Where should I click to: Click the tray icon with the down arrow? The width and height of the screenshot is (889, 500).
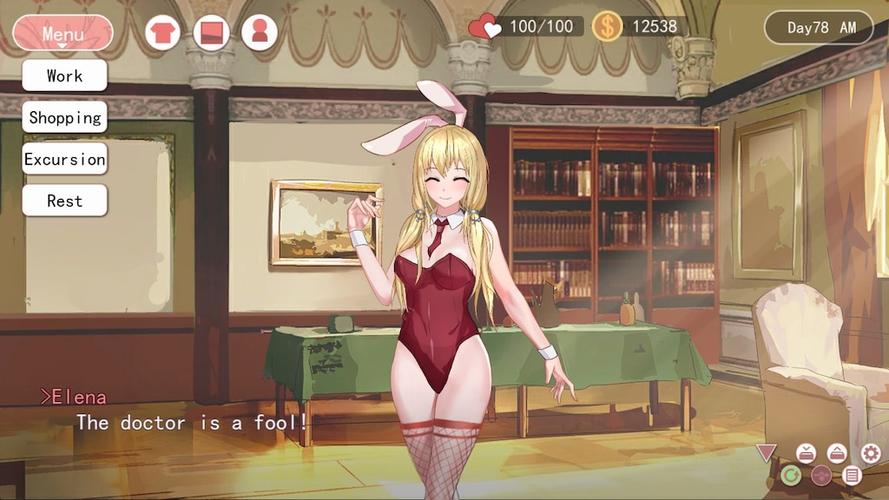point(805,453)
